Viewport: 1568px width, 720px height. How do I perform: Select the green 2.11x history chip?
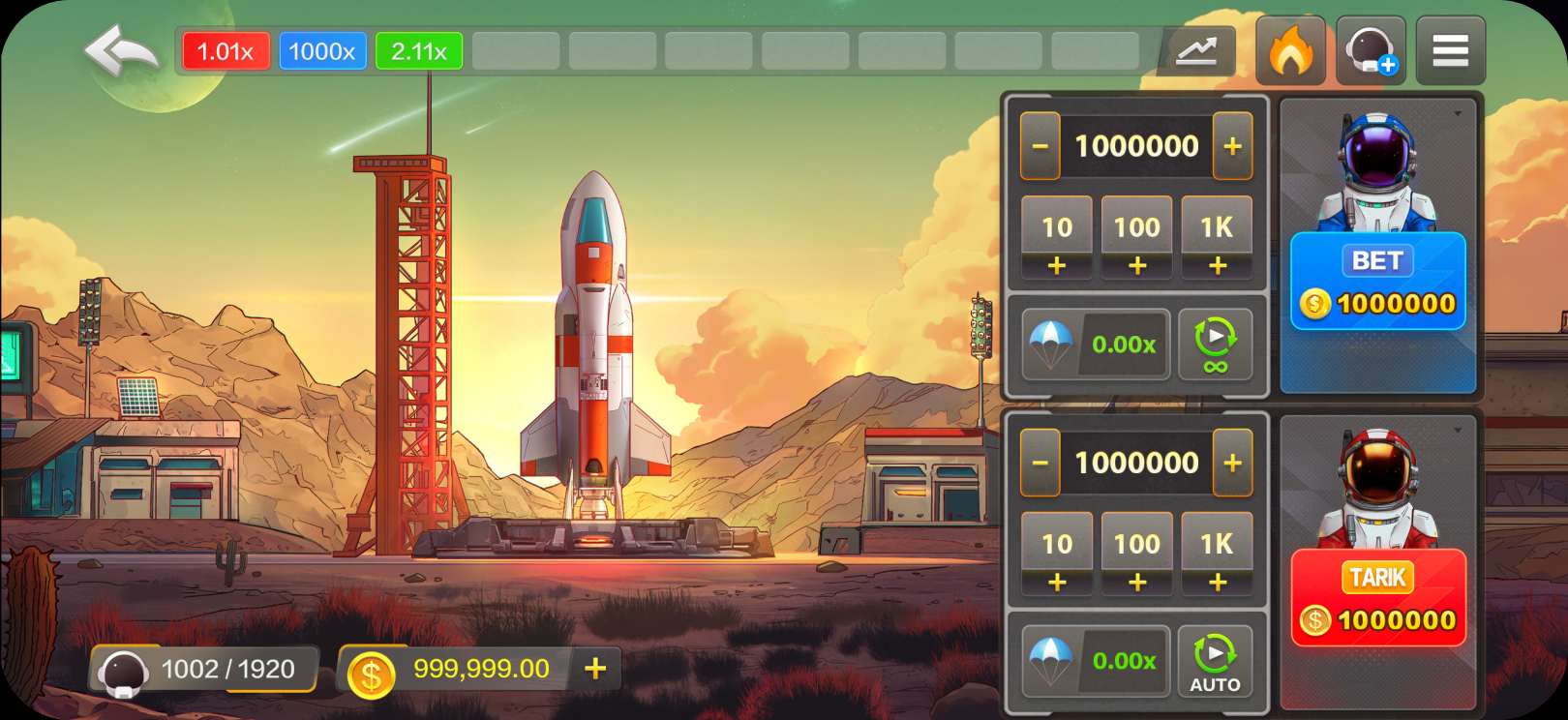tap(419, 51)
